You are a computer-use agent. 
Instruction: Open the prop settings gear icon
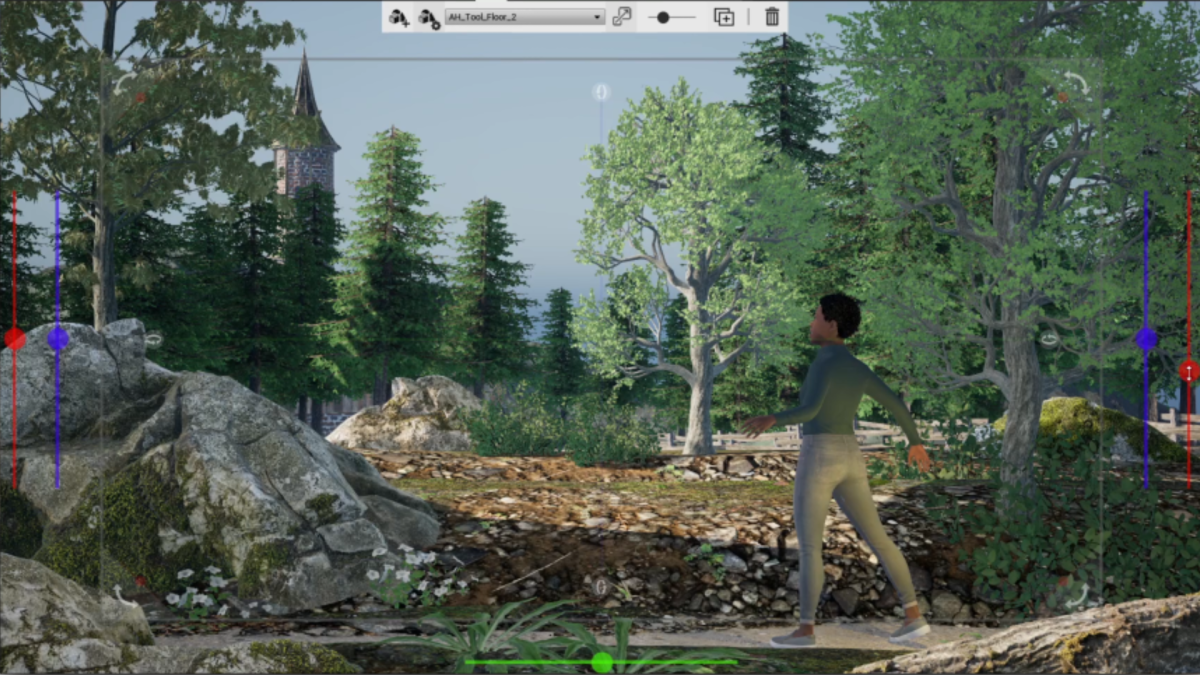point(428,17)
